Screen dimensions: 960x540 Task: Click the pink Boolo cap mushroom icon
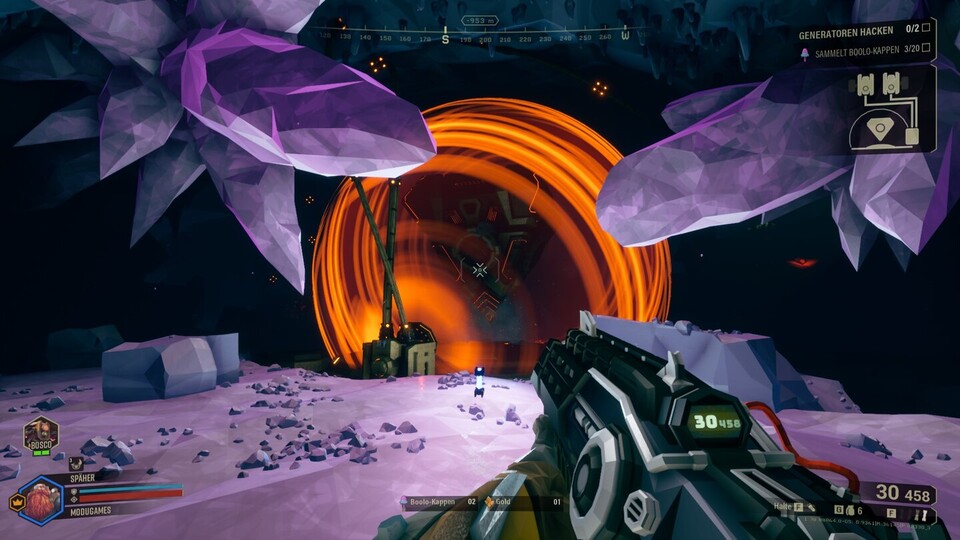[805, 48]
